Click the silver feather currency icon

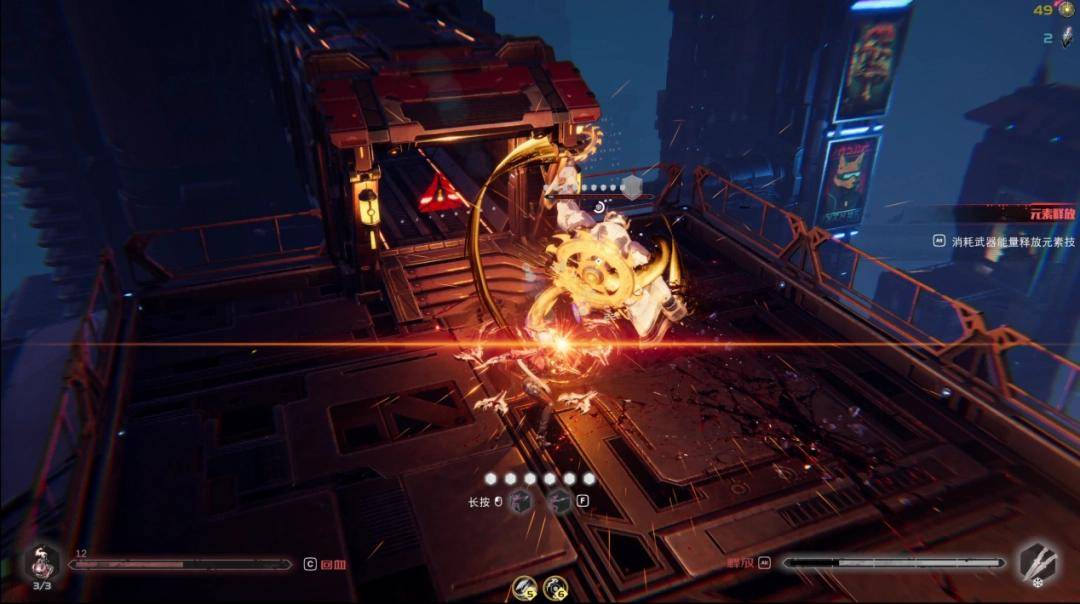[1067, 38]
